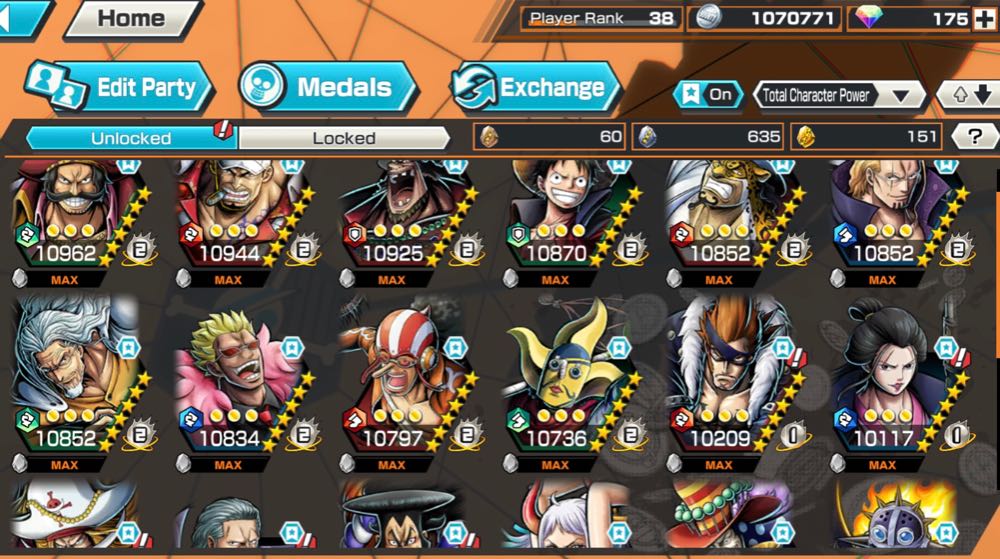The height and width of the screenshot is (559, 1000).
Task: Toggle the favorites filter On button
Action: [x=708, y=95]
